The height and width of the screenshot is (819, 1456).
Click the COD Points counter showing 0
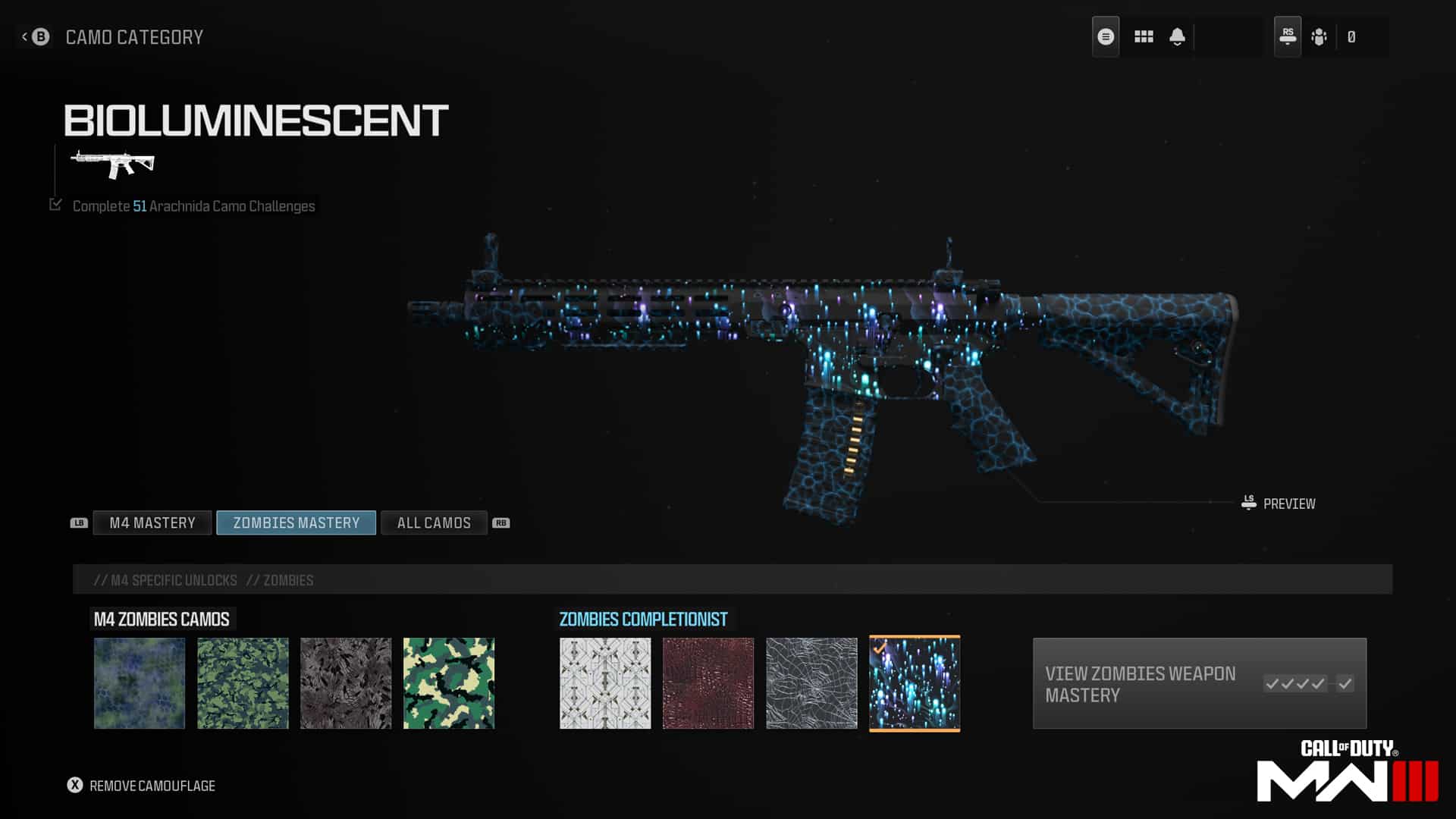(x=1352, y=36)
